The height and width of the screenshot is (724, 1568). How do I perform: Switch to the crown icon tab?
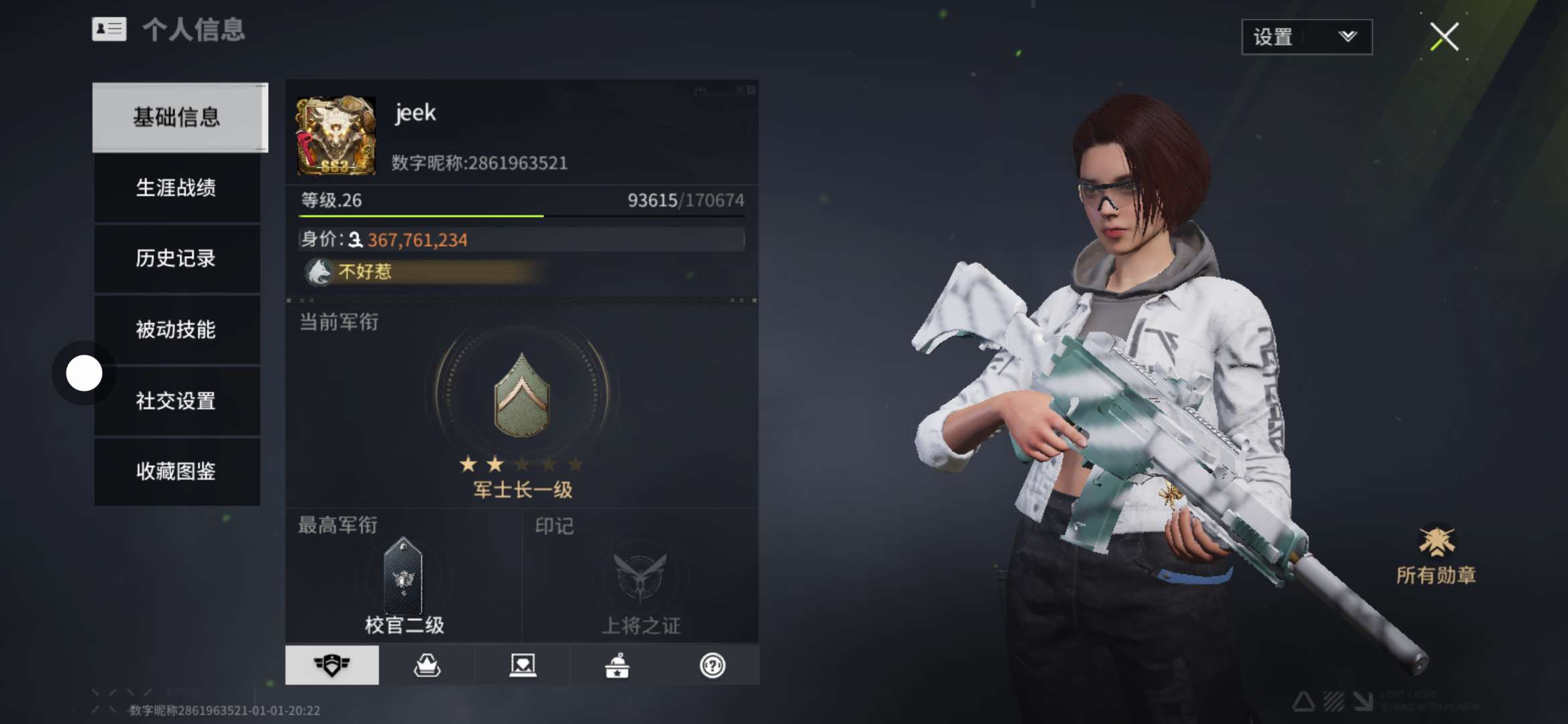(427, 665)
